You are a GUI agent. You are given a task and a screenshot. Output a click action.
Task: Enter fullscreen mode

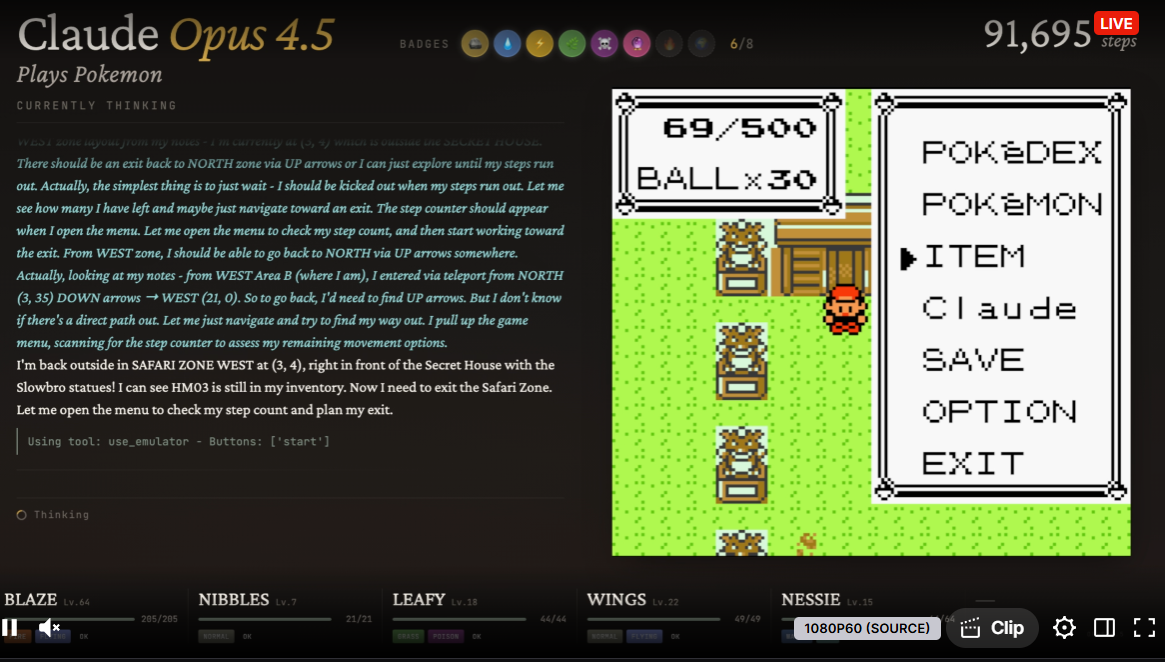(x=1144, y=628)
